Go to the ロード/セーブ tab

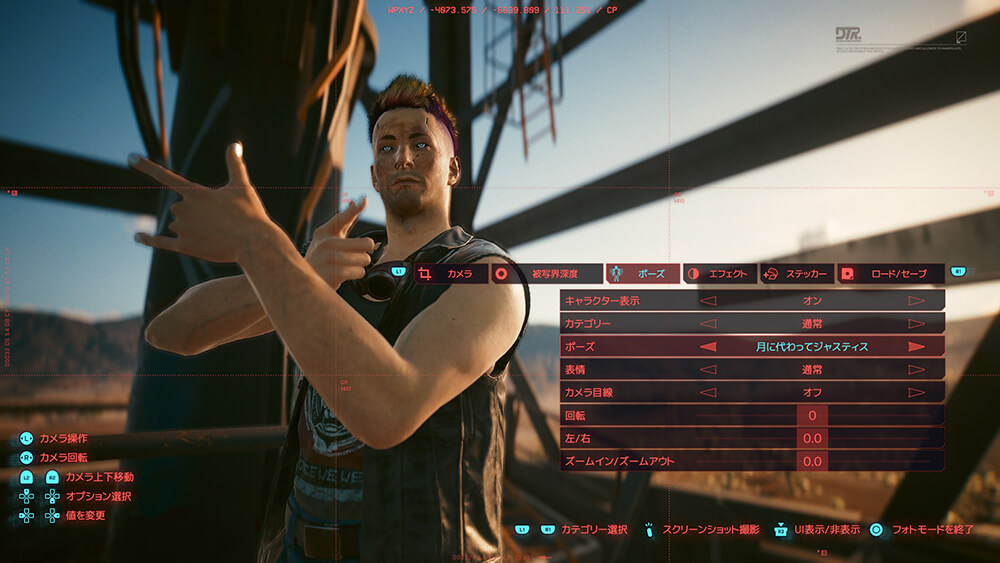pyautogui.click(x=890, y=273)
